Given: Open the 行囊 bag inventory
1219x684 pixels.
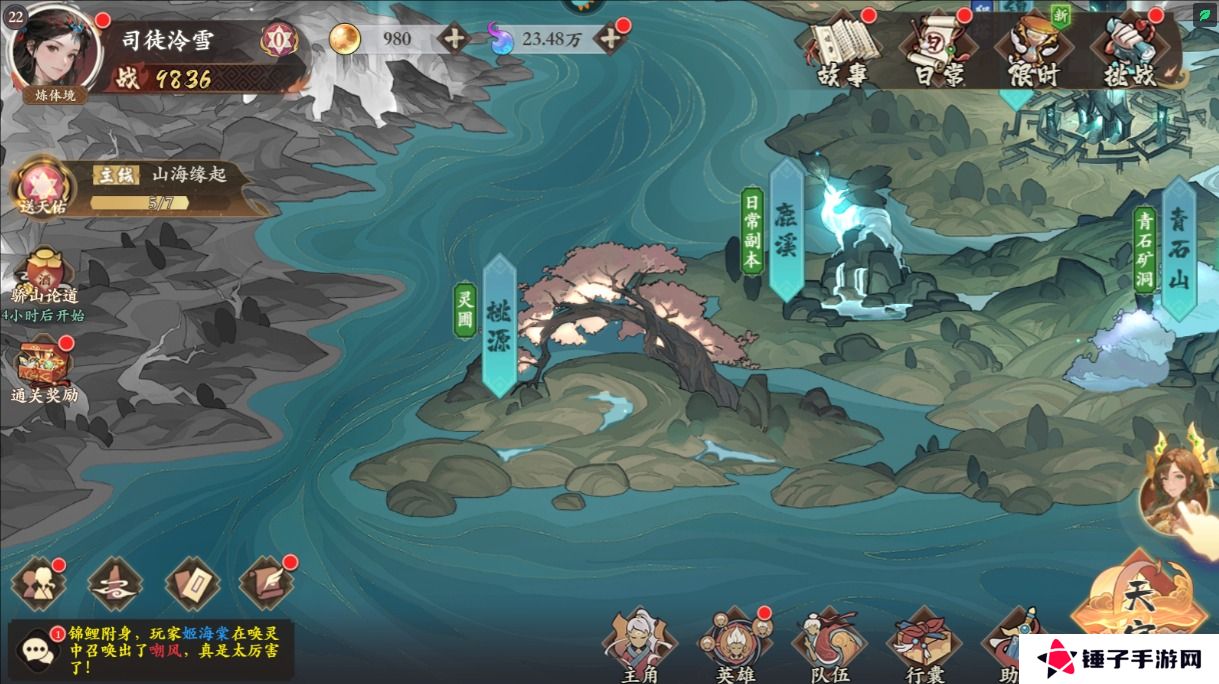Looking at the screenshot, I should point(923,645).
